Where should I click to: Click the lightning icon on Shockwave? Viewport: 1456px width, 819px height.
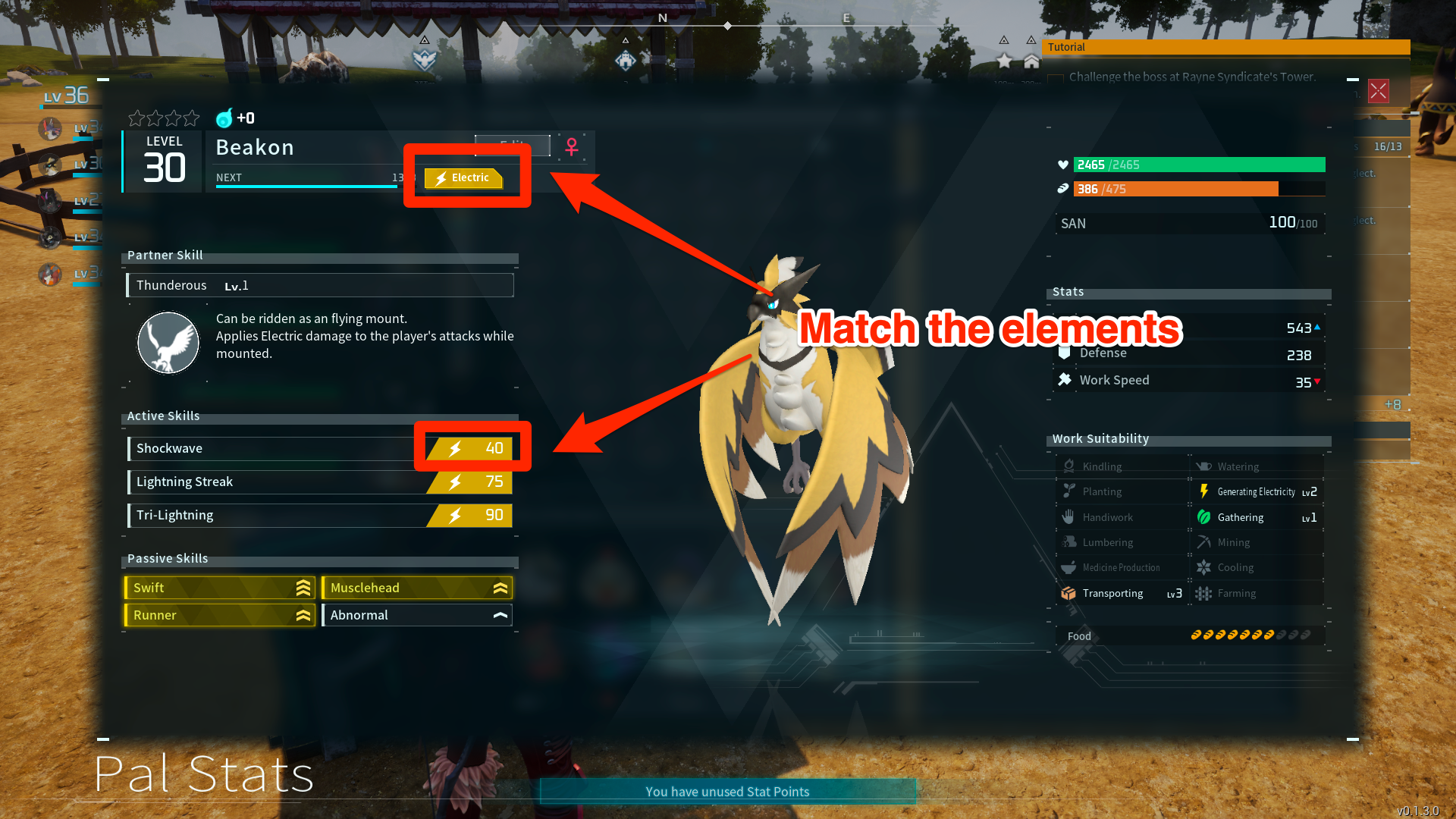point(453,448)
